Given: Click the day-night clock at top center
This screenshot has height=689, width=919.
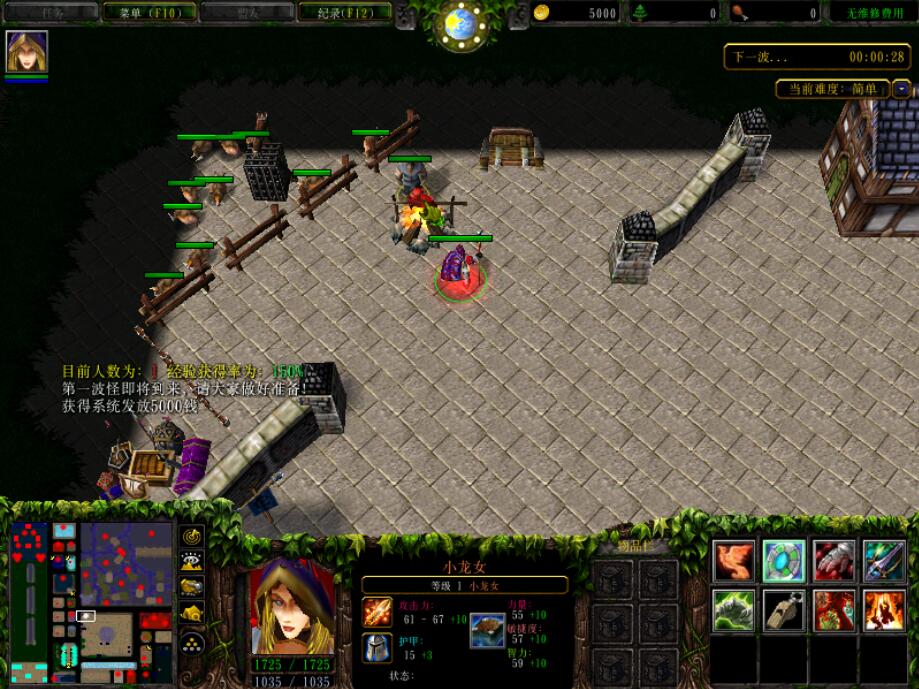Looking at the screenshot, I should coord(460,24).
